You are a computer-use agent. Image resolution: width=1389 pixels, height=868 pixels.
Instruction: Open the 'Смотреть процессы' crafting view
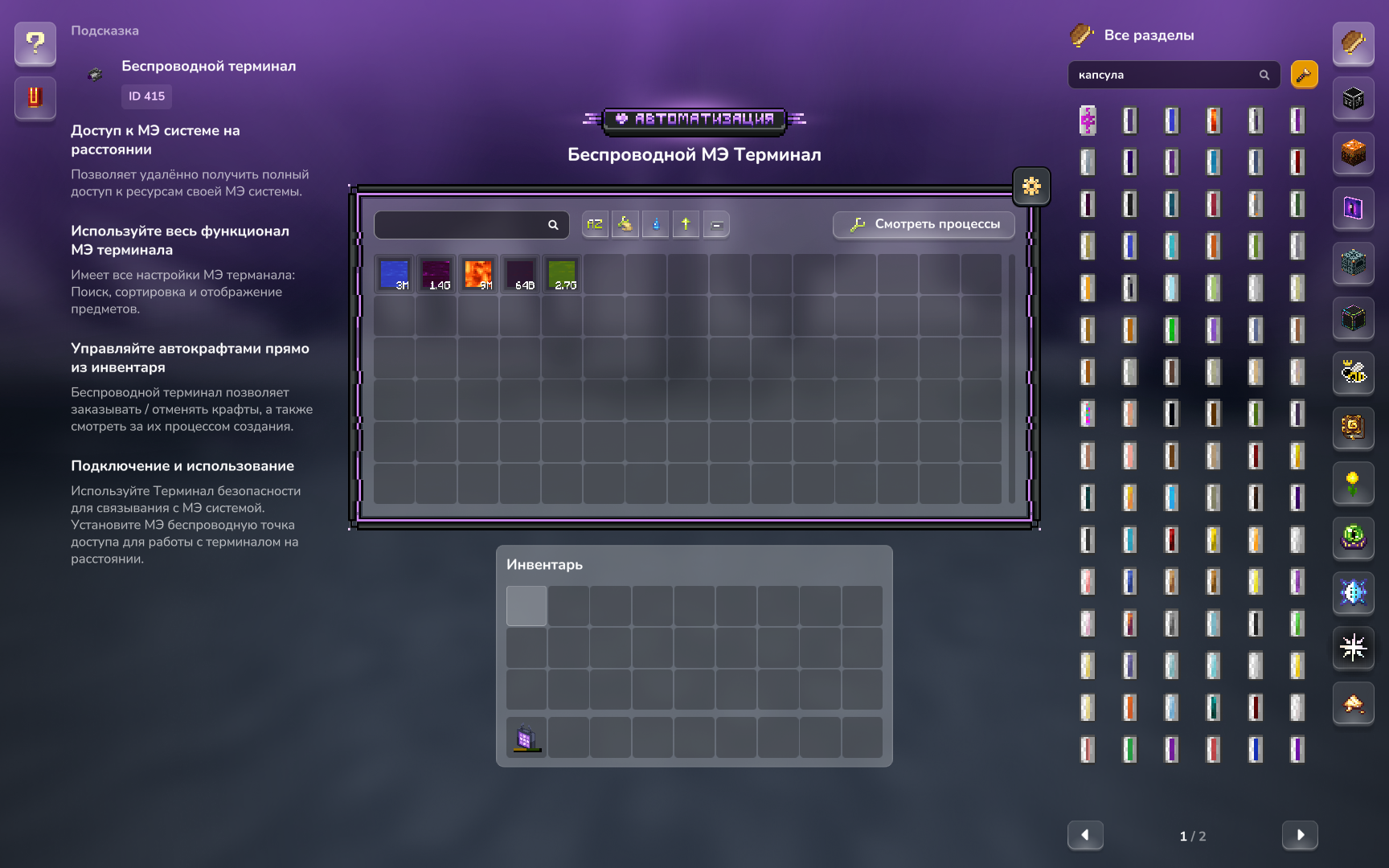pos(924,224)
